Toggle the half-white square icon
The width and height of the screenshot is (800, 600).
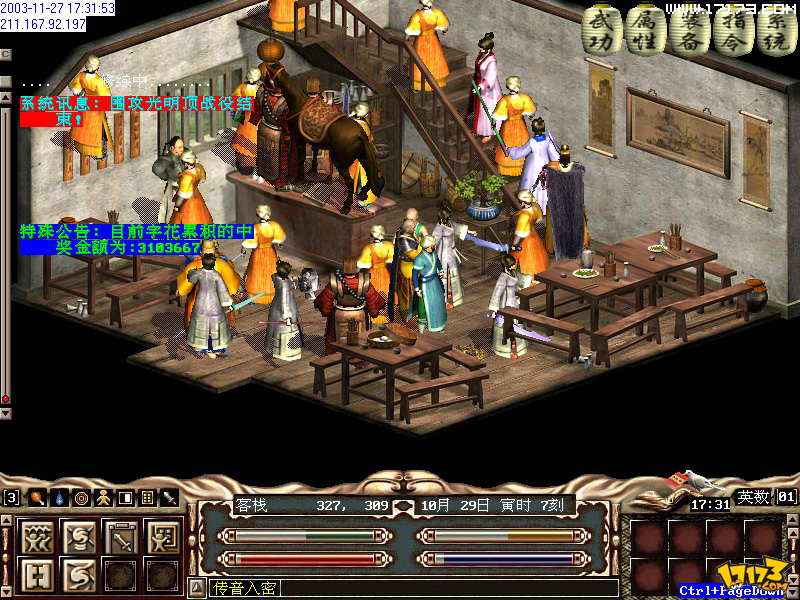[x=125, y=497]
